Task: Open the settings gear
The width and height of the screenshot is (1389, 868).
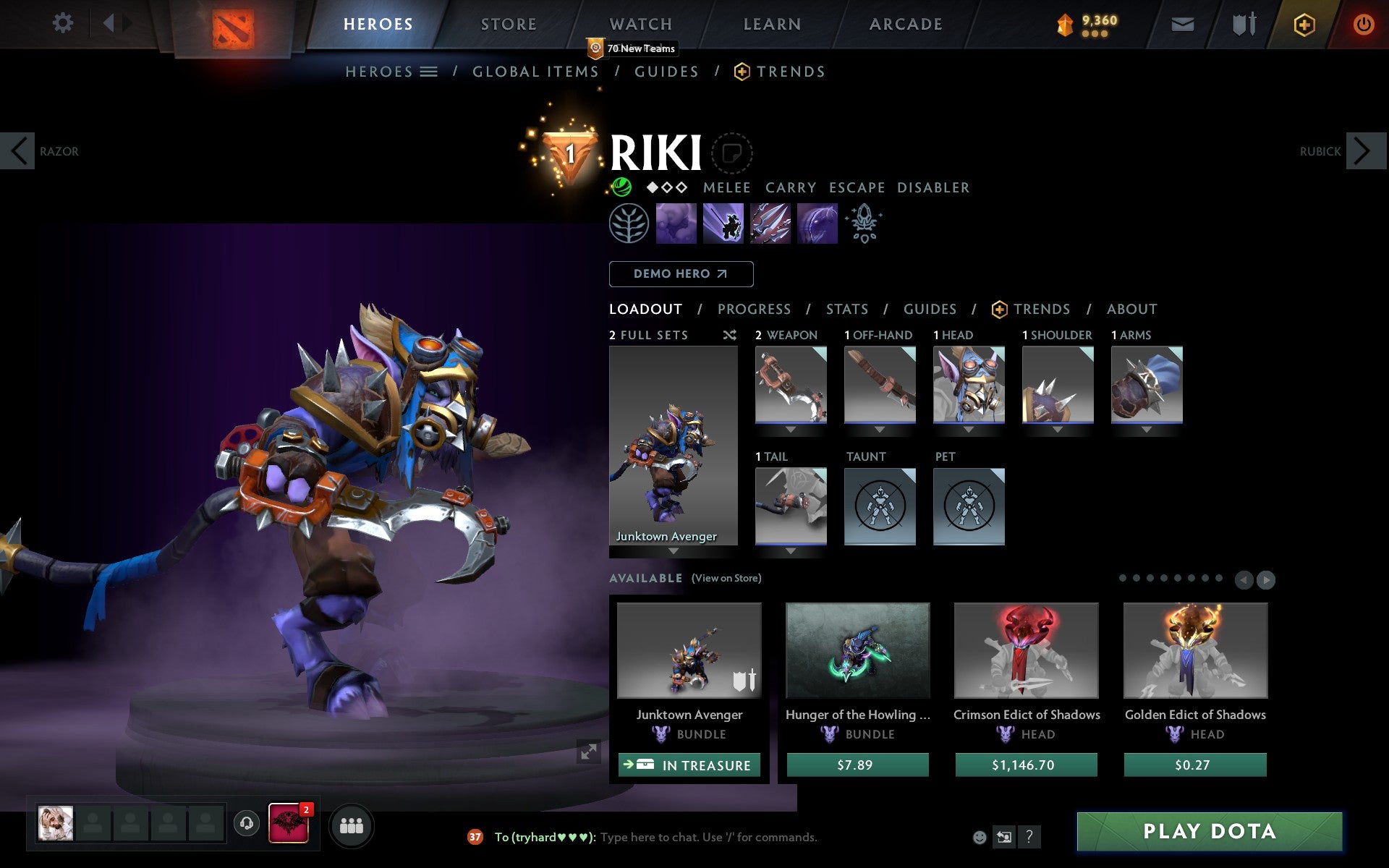Action: (x=64, y=23)
